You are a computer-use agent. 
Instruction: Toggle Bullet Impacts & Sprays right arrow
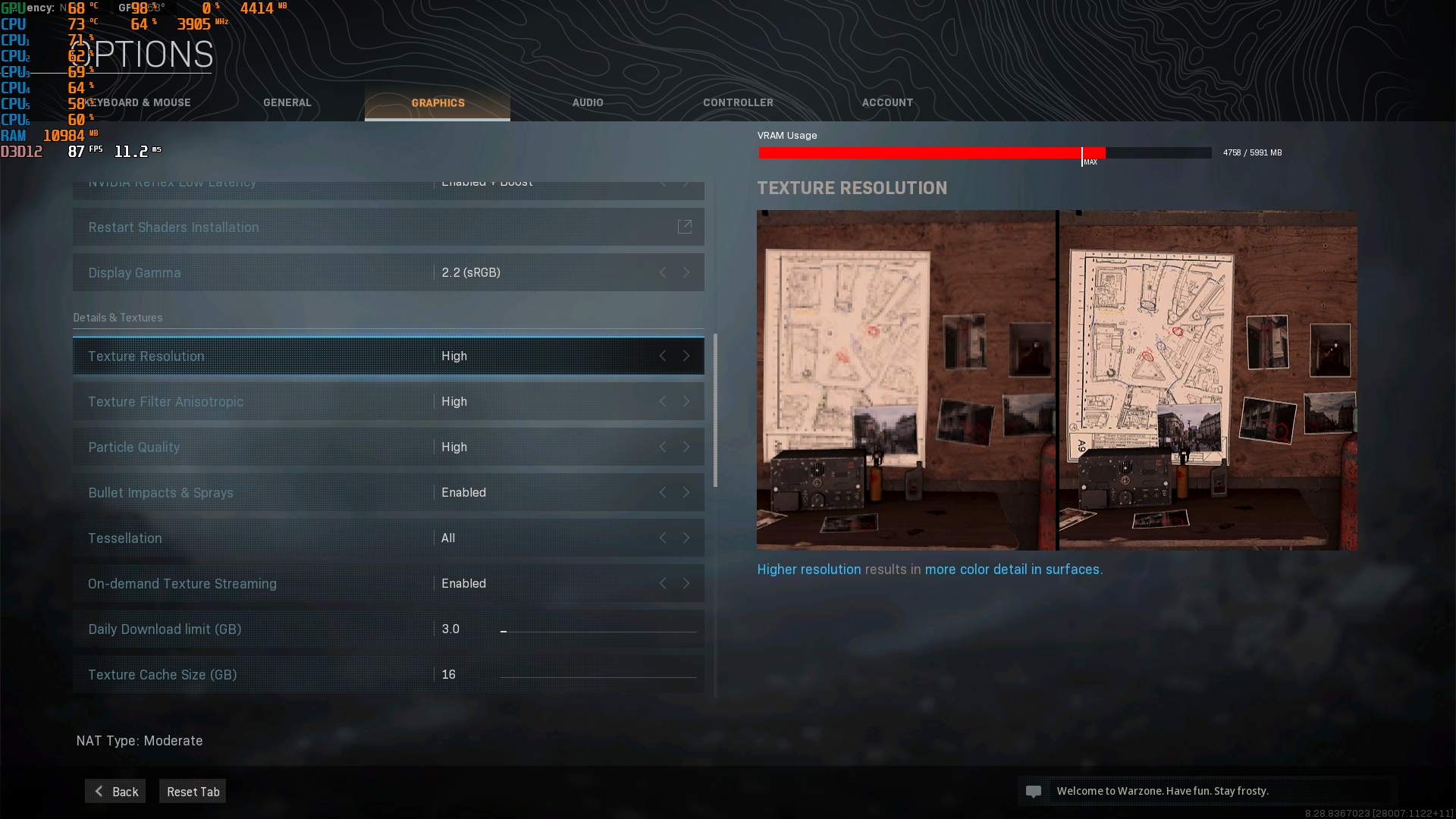[686, 492]
